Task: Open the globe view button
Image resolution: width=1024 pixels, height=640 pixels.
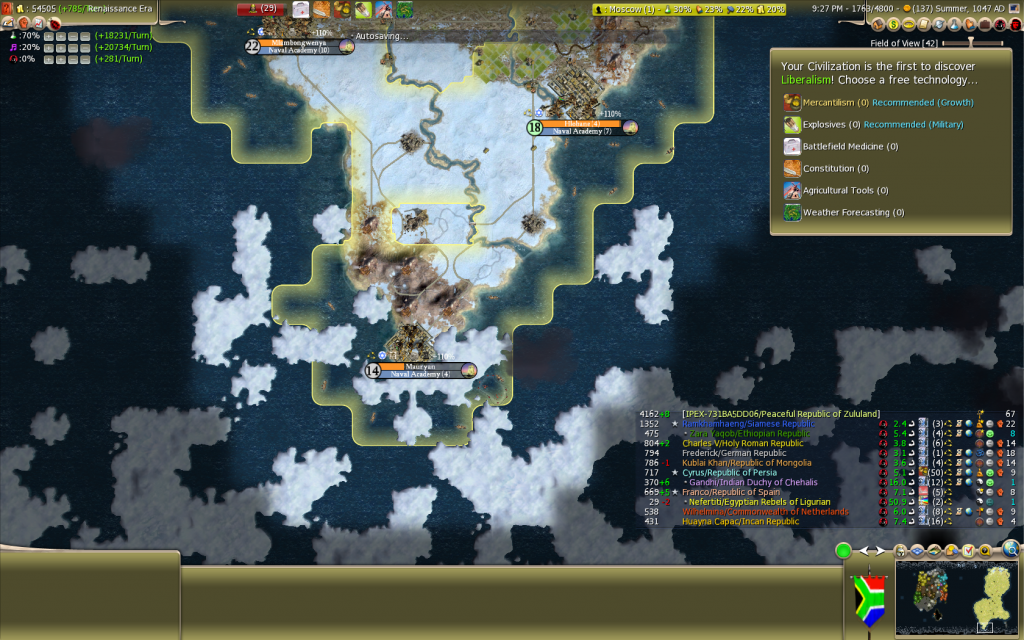Action: coord(1010,549)
